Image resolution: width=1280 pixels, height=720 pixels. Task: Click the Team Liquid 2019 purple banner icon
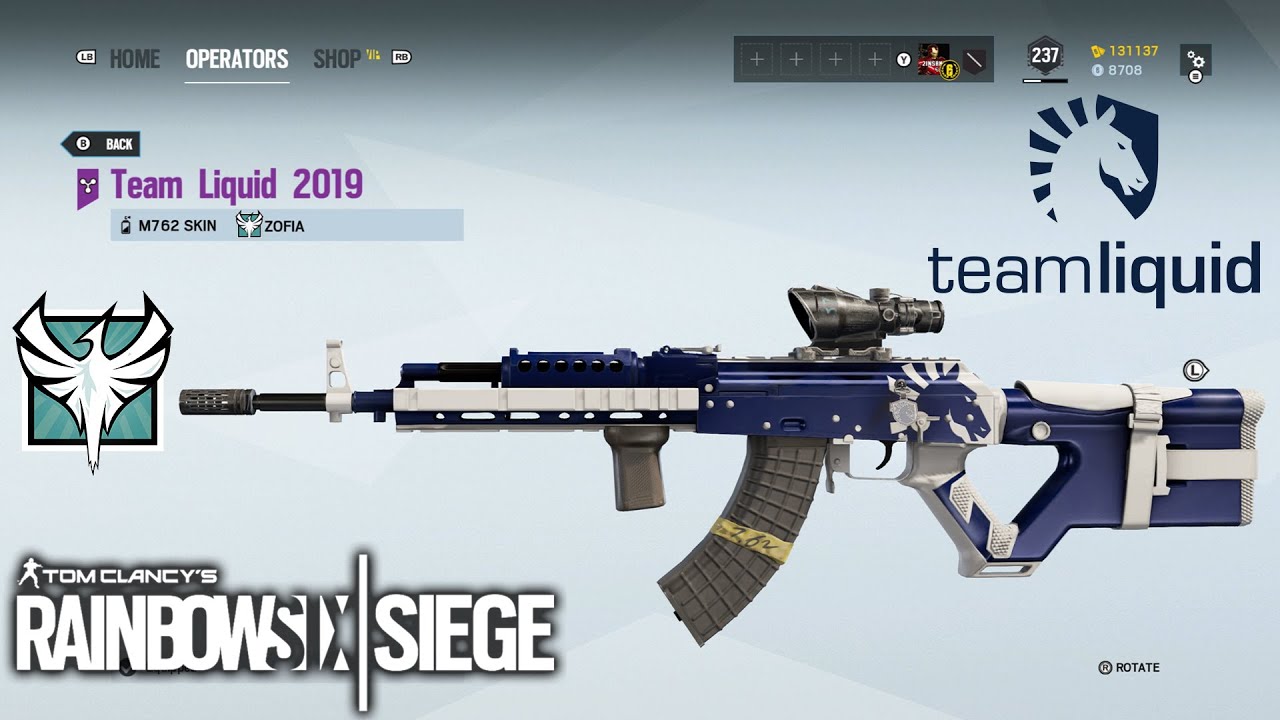(88, 186)
